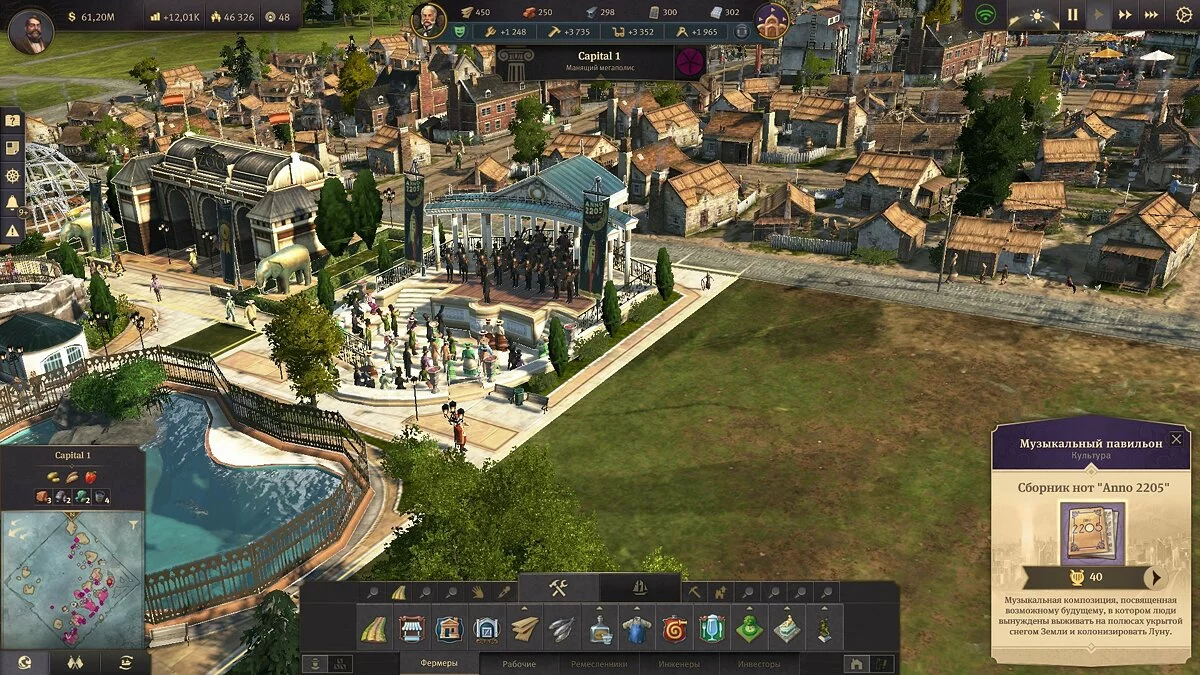Select the work clothes apron icon
1200x675 pixels.
click(x=637, y=629)
